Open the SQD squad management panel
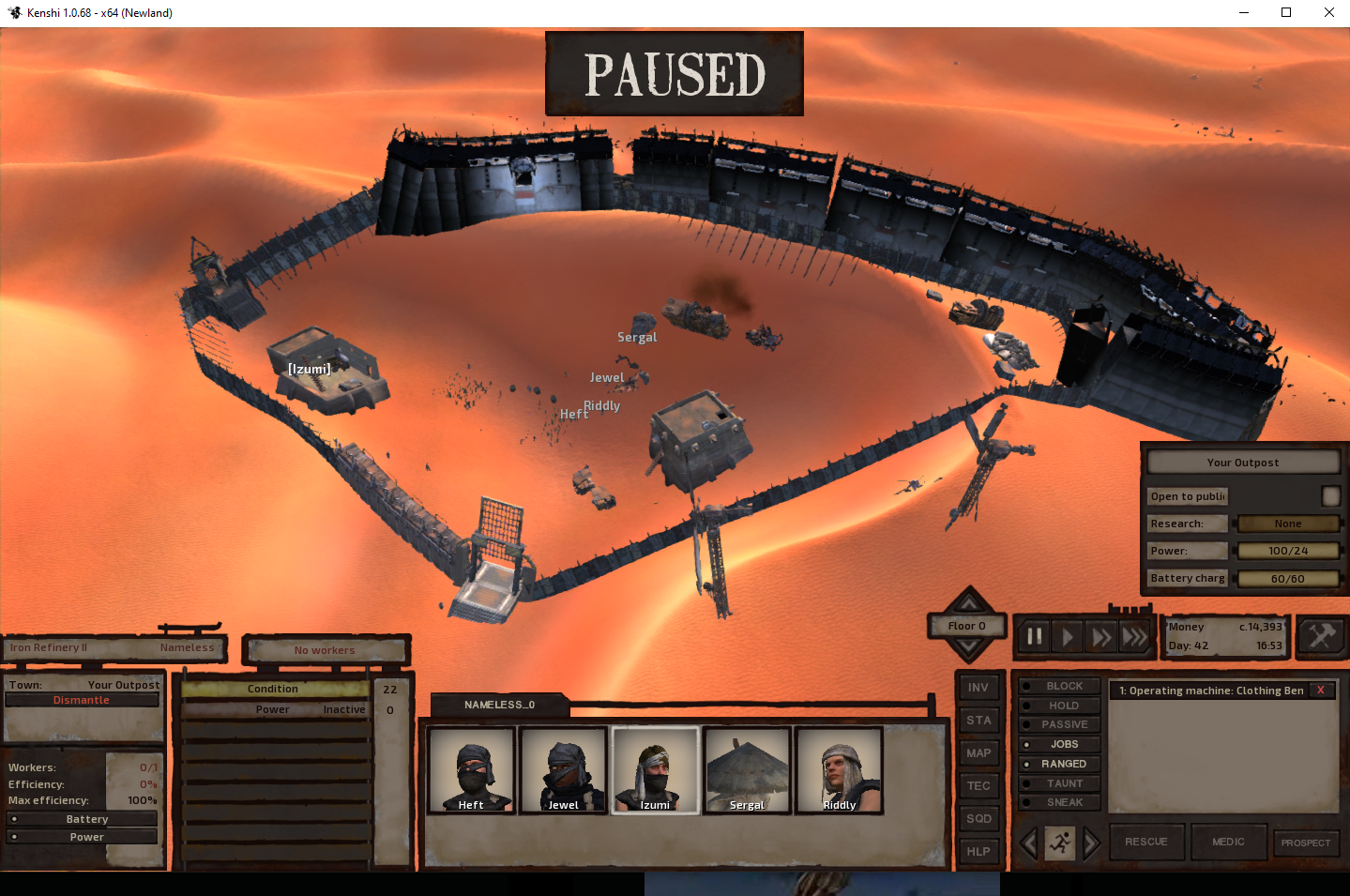 point(978,819)
